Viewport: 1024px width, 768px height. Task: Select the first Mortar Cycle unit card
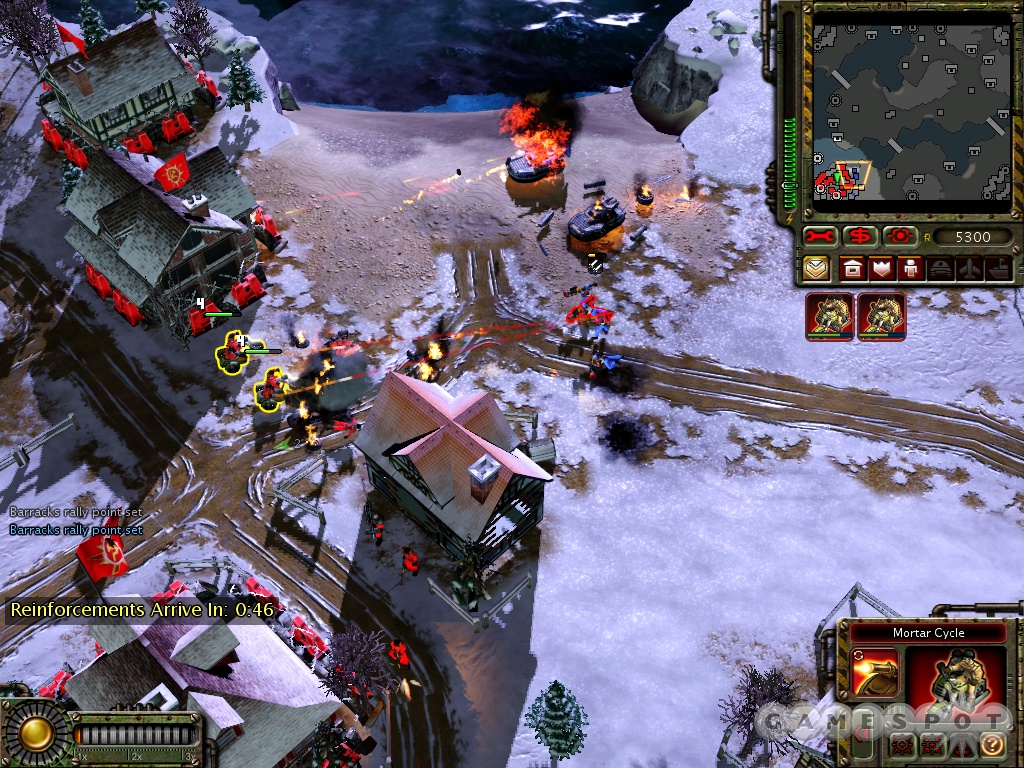[831, 316]
